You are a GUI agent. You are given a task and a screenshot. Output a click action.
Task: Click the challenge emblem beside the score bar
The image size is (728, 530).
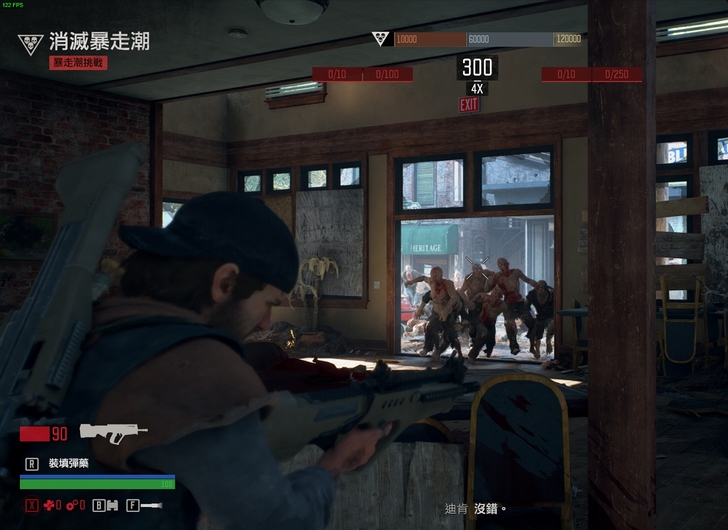tap(380, 39)
